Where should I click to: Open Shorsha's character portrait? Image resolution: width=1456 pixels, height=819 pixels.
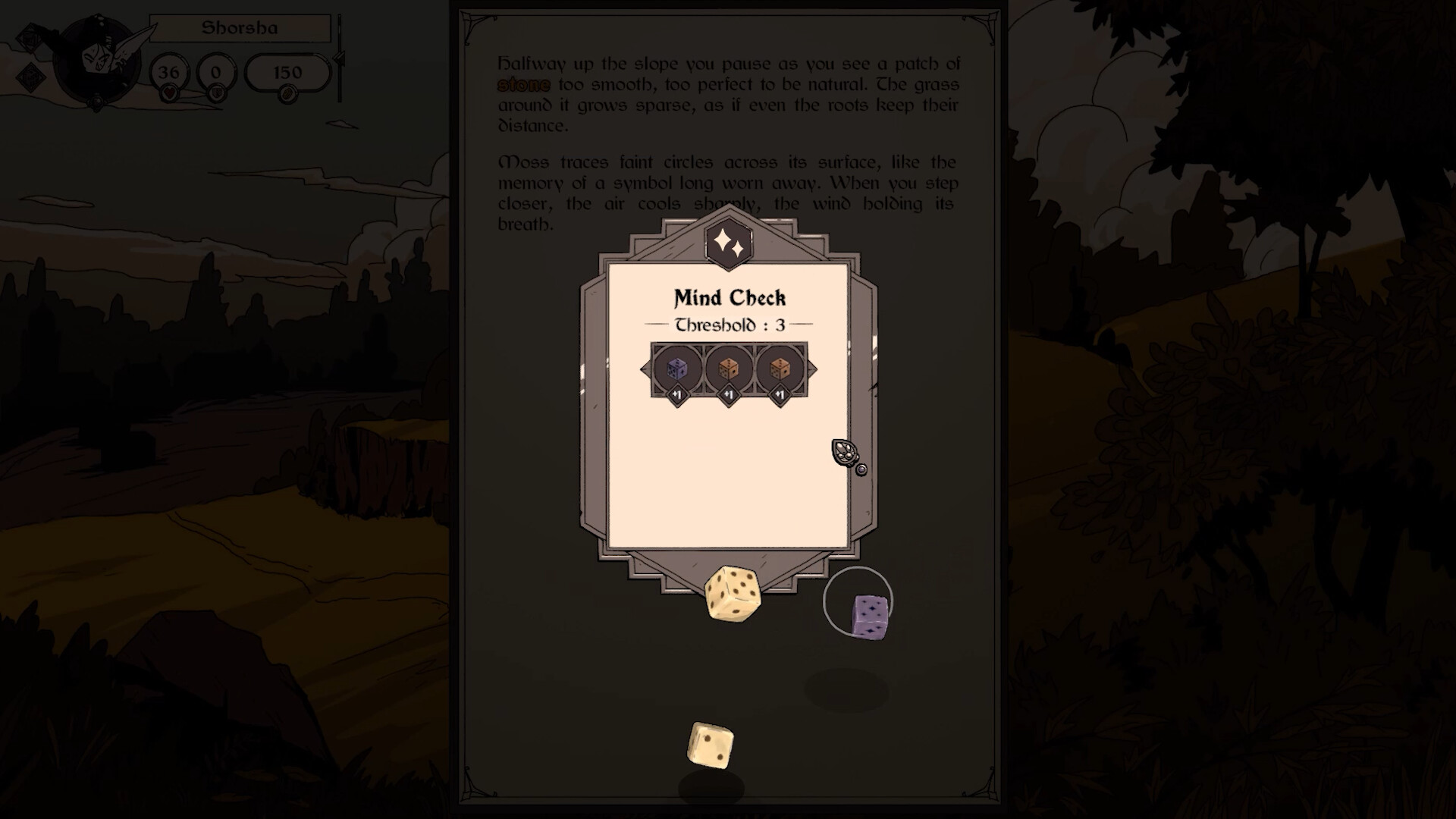coord(99,57)
